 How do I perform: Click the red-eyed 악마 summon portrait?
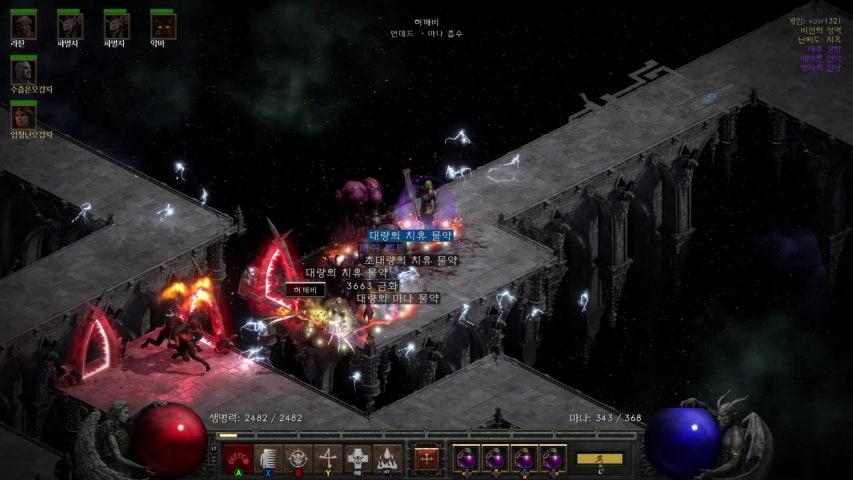(162, 24)
